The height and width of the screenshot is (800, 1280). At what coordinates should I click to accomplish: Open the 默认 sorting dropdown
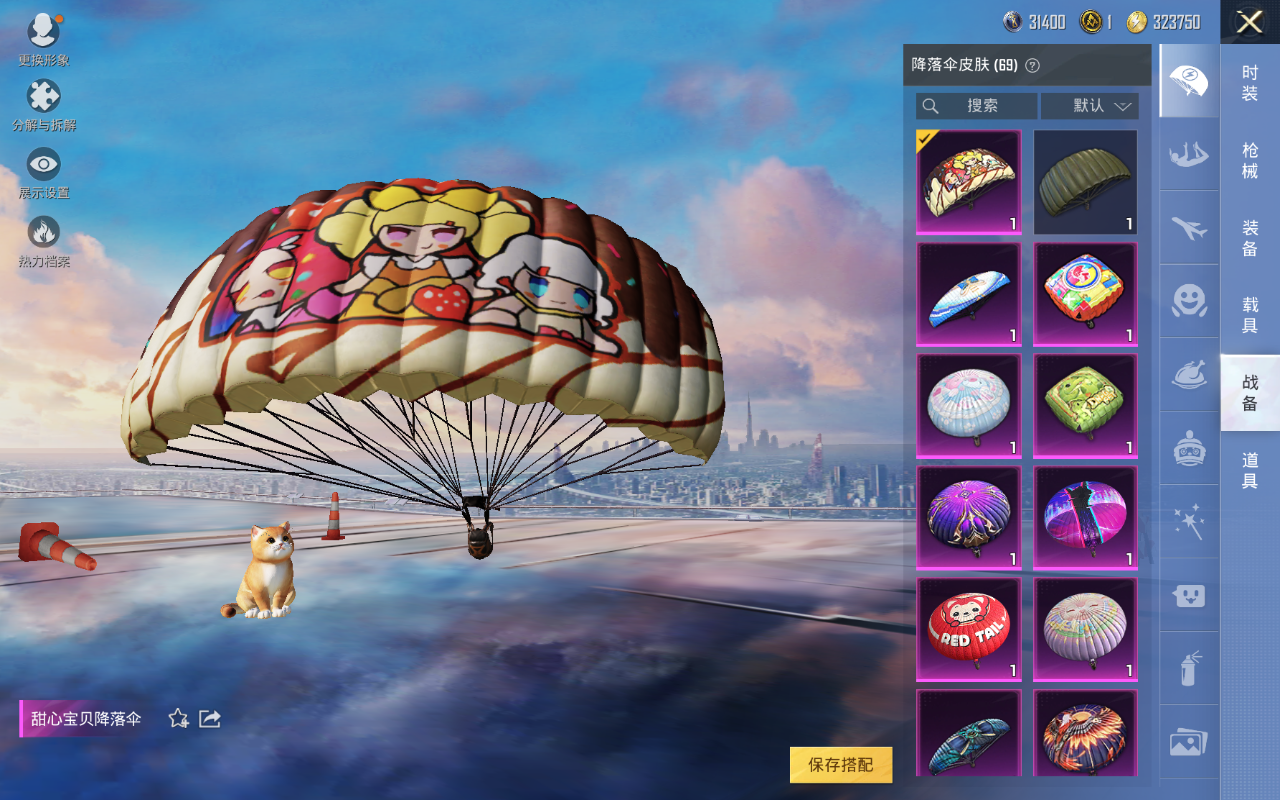(1089, 106)
